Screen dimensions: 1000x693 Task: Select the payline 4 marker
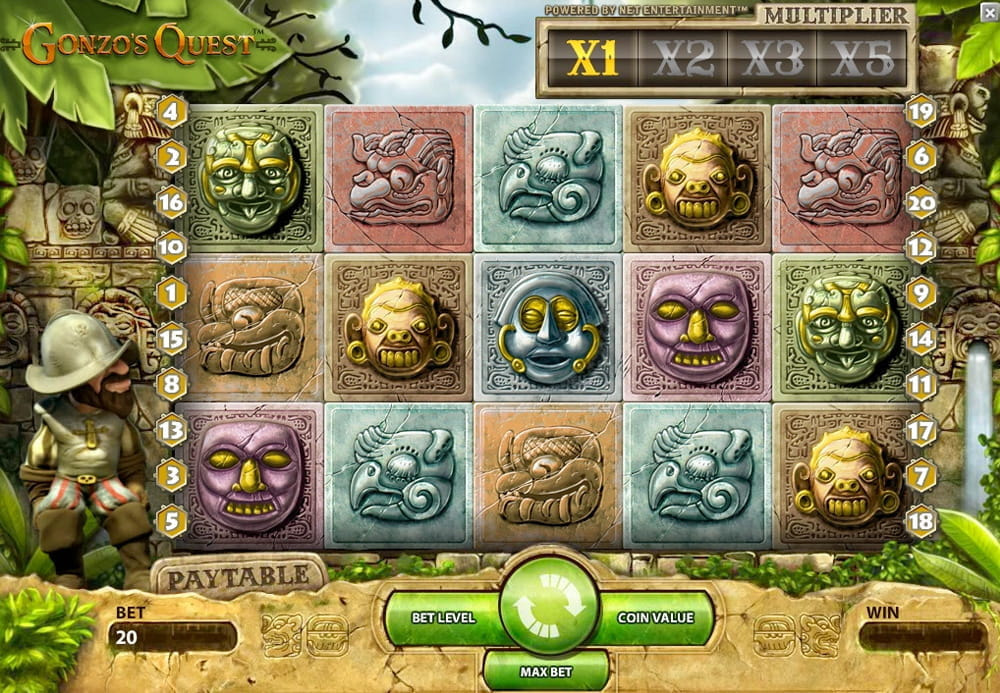pos(170,111)
